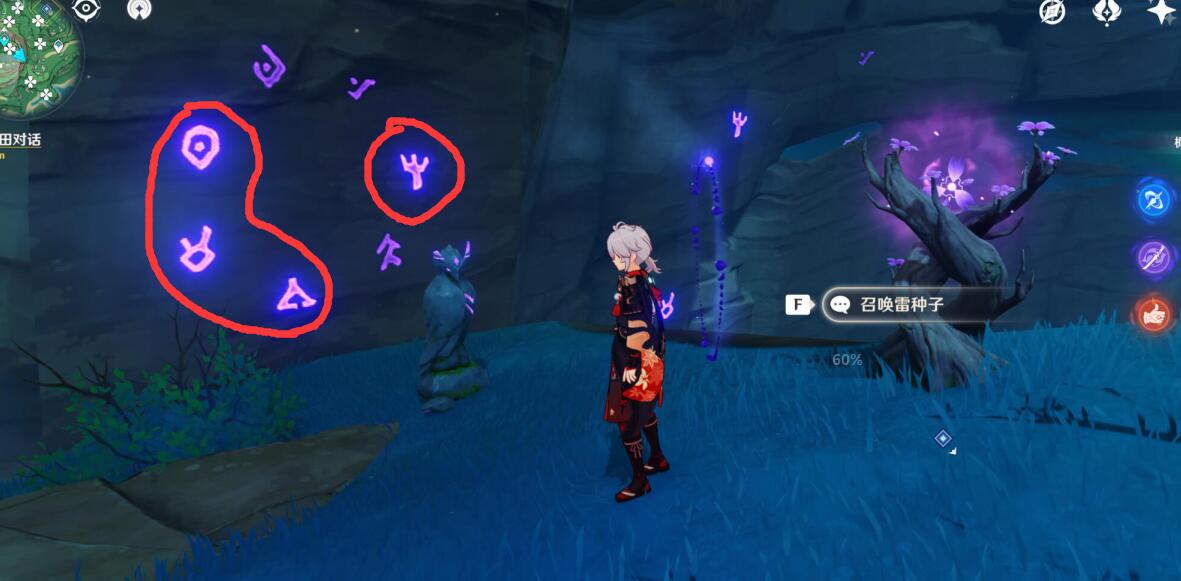Open the round star emblem icon beside the minimap

click(140, 10)
